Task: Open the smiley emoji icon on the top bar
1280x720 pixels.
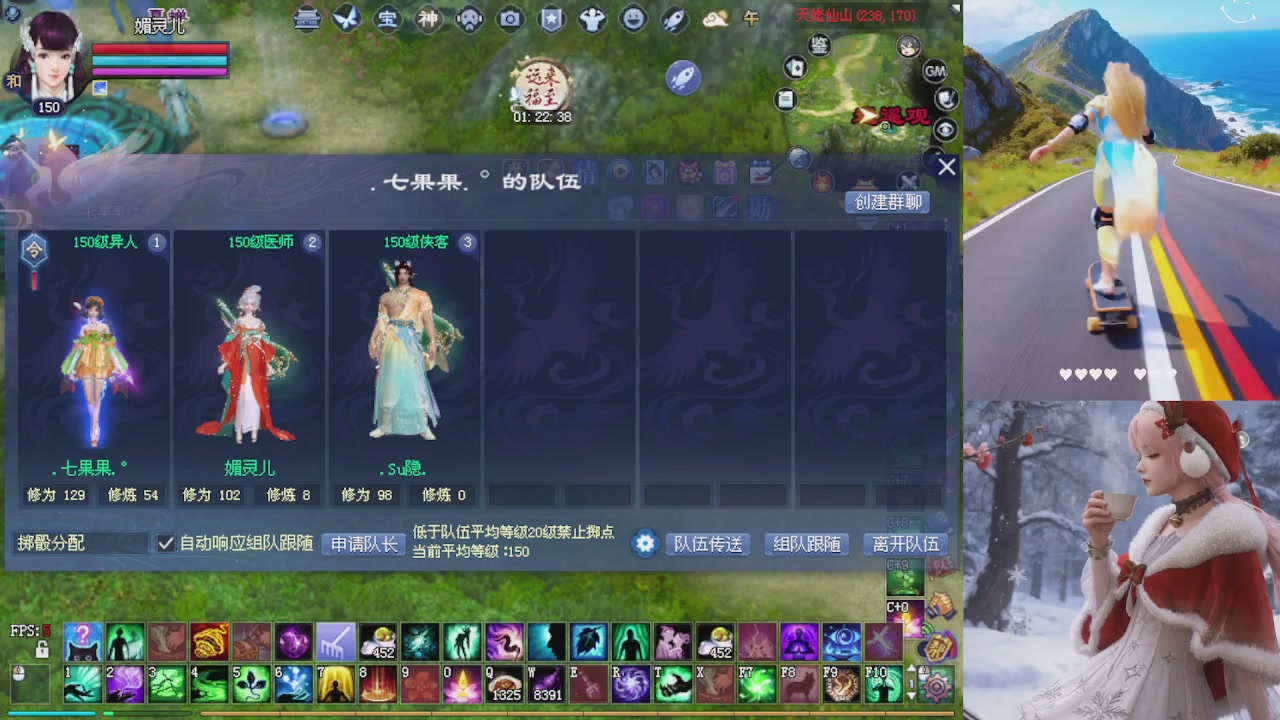Action: point(632,19)
